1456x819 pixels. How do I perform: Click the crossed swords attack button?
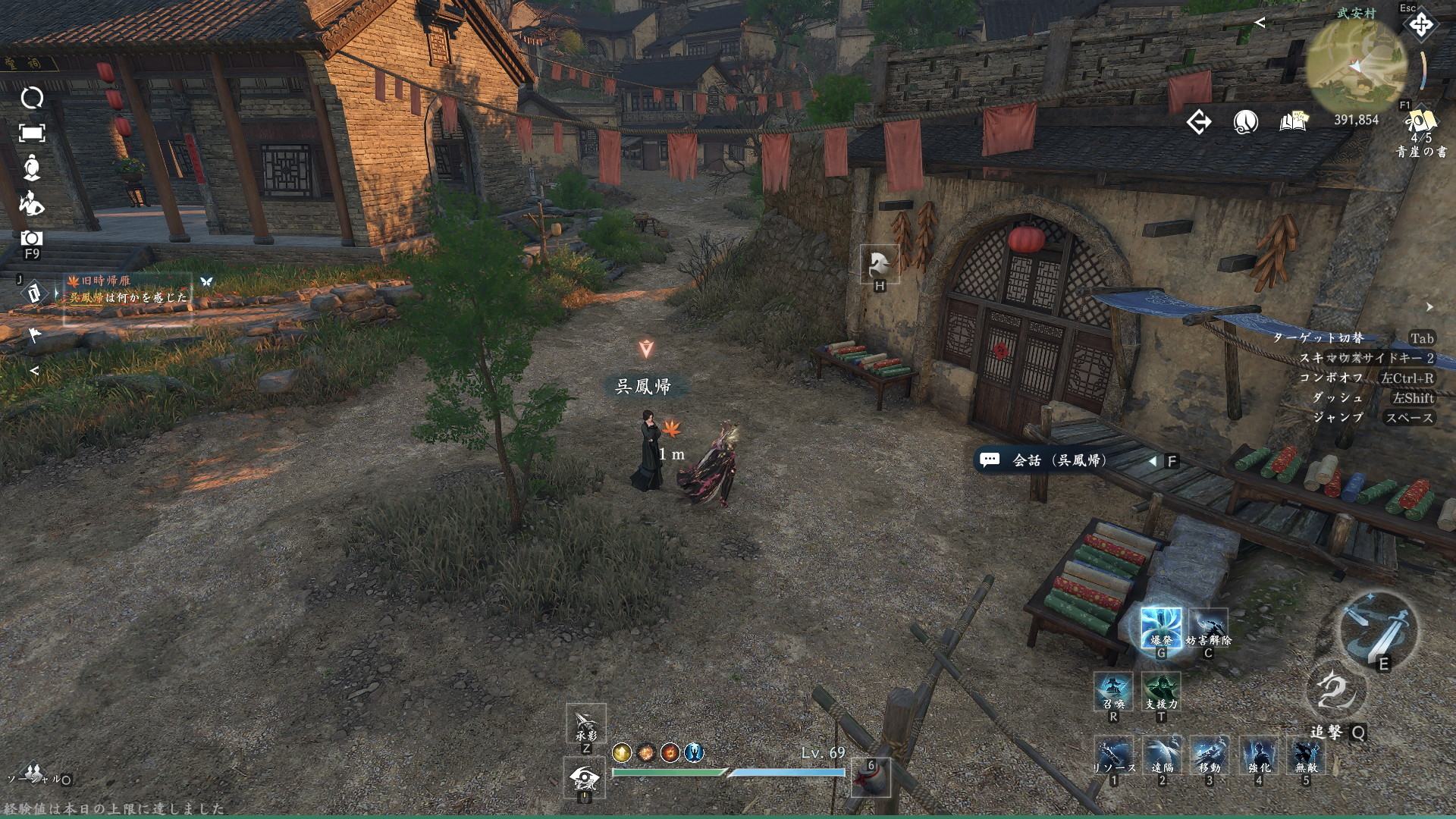coord(1378,627)
